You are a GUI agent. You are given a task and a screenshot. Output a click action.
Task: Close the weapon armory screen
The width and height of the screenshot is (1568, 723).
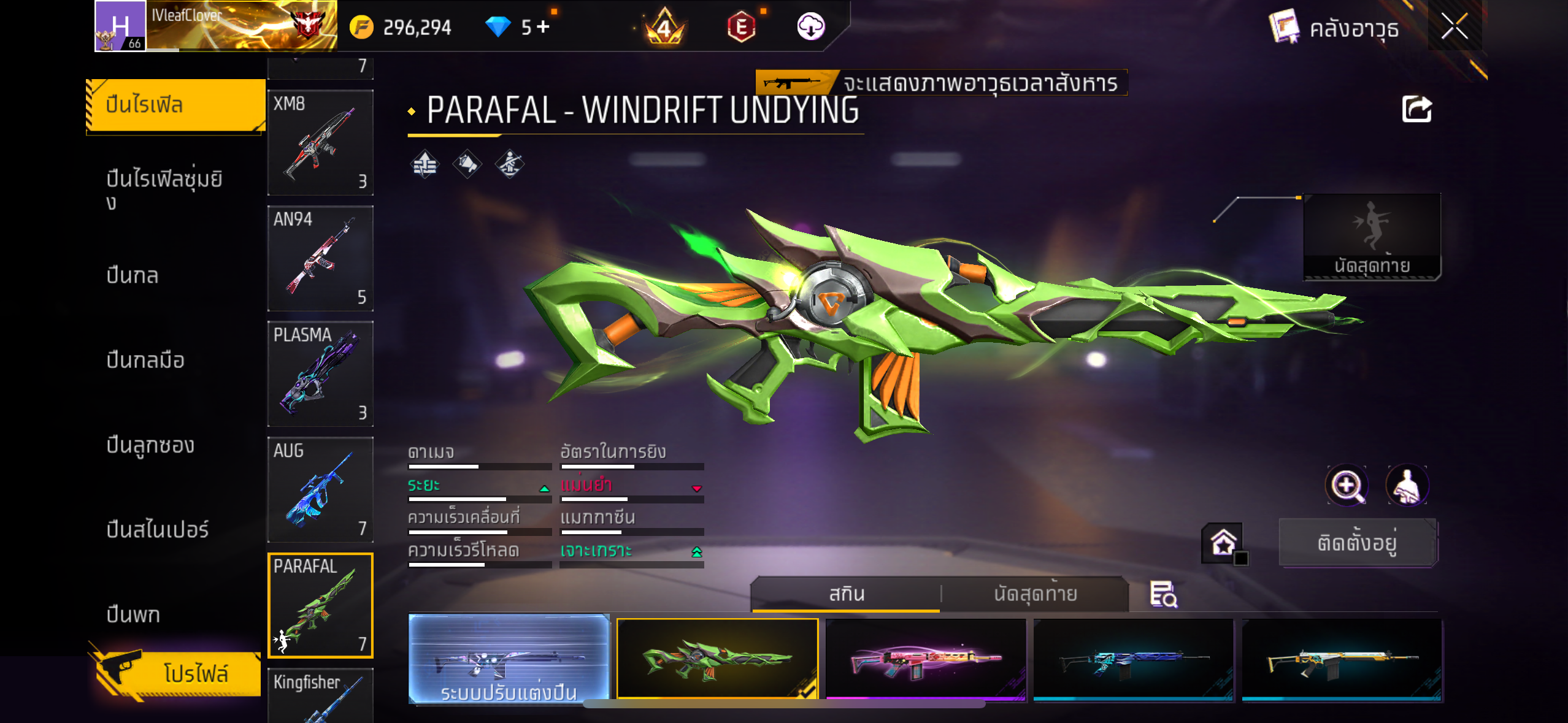(1454, 27)
